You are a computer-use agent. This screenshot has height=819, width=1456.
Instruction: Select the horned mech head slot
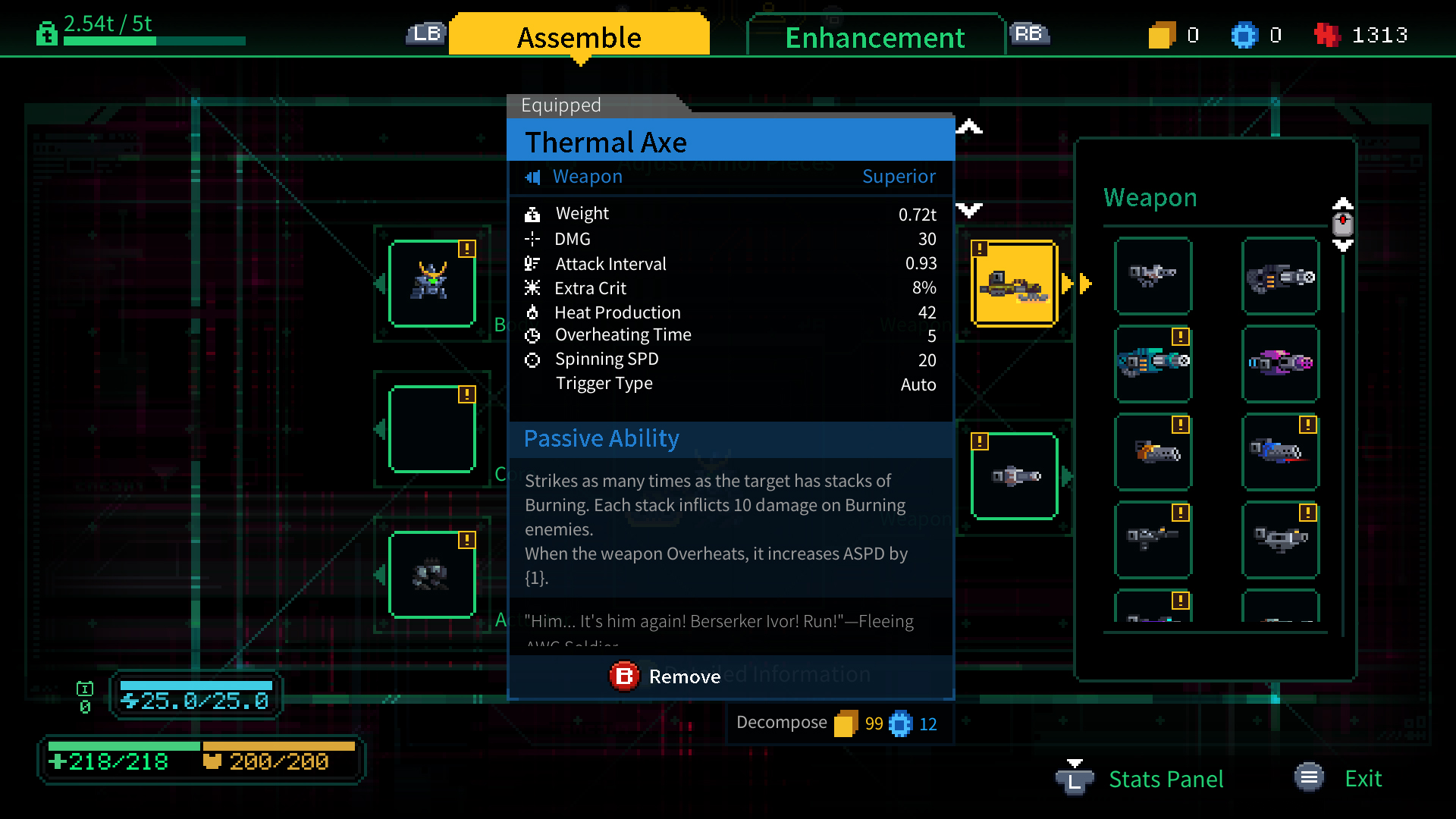[x=432, y=284]
